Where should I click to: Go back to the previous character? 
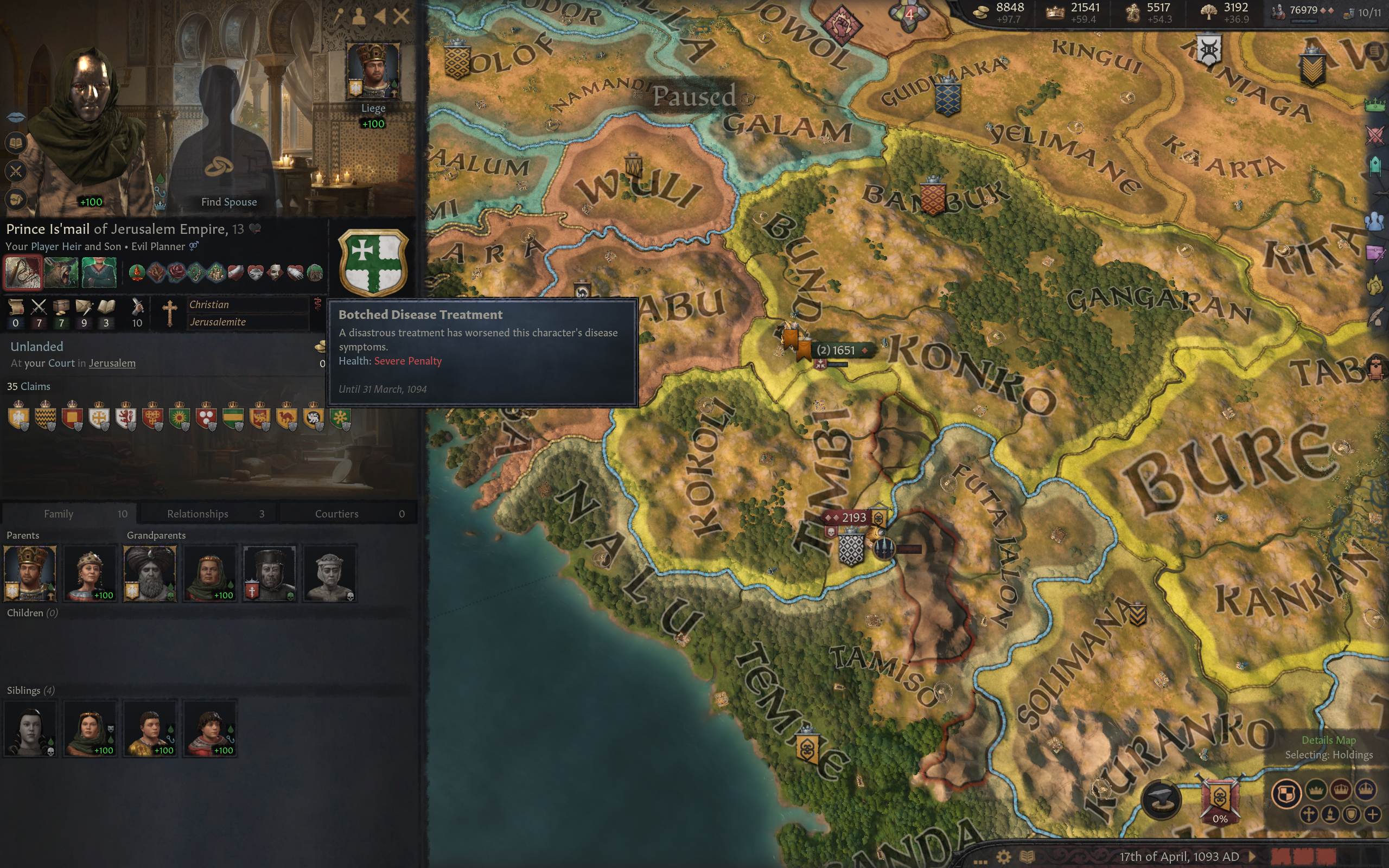[380, 16]
